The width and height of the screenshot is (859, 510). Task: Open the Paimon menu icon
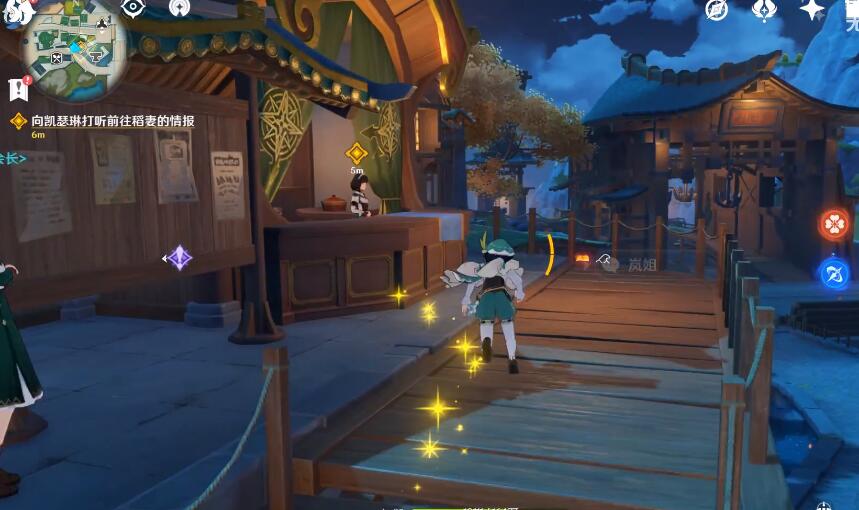[16, 10]
